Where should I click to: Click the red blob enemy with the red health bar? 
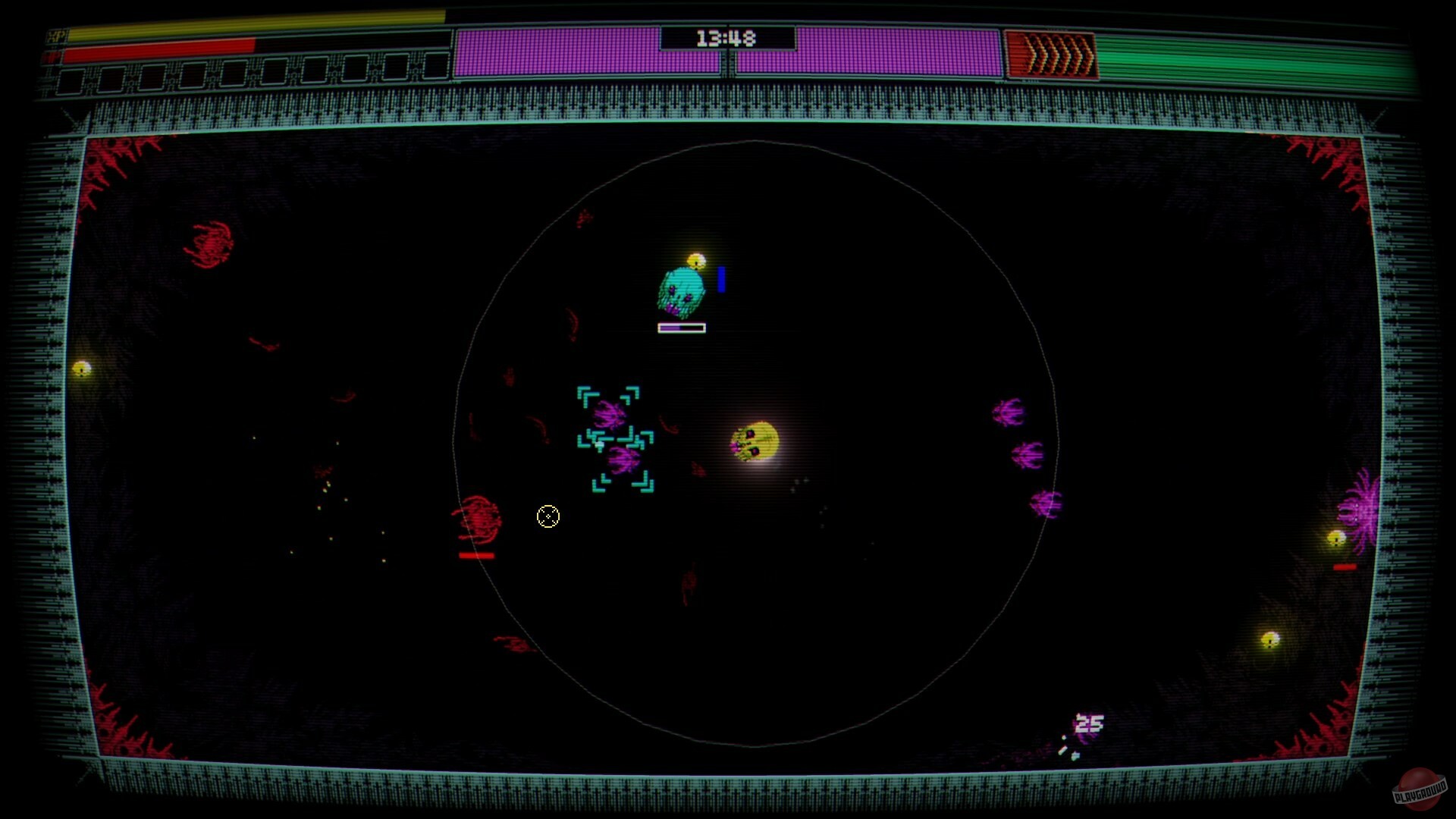(x=479, y=519)
